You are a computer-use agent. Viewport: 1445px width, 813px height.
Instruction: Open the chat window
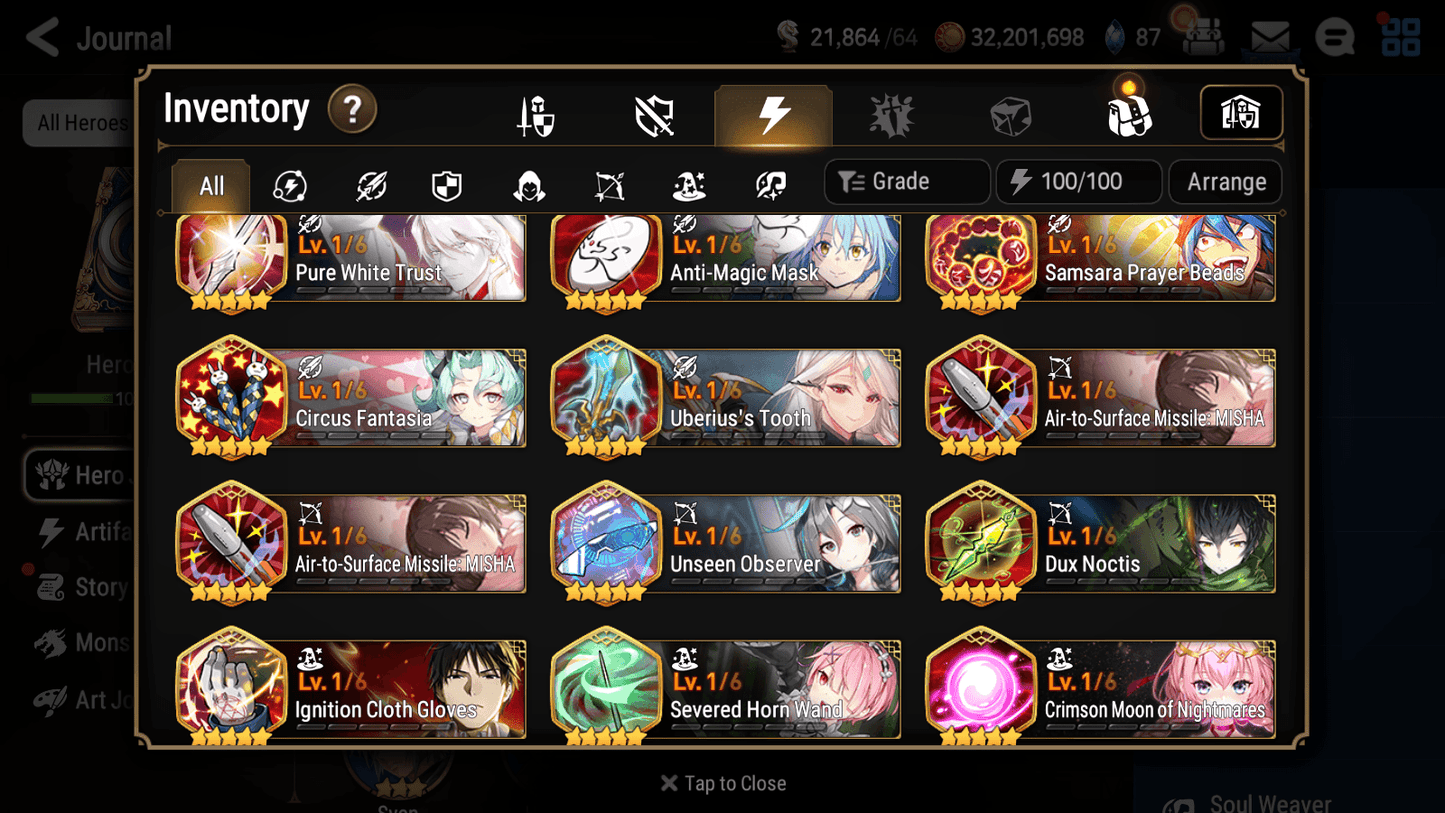point(1334,36)
